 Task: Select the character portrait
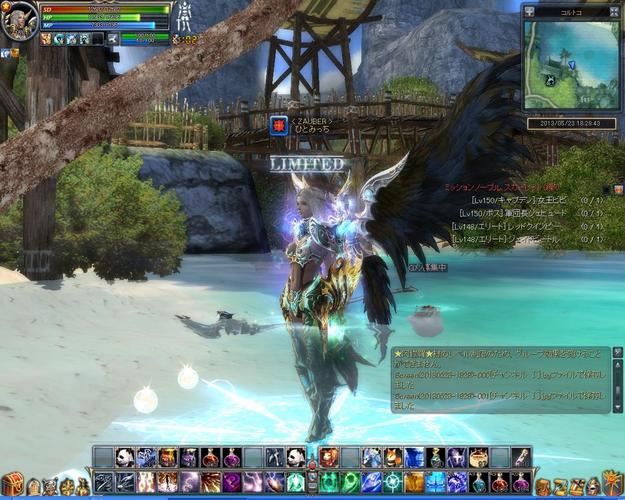click(19, 20)
